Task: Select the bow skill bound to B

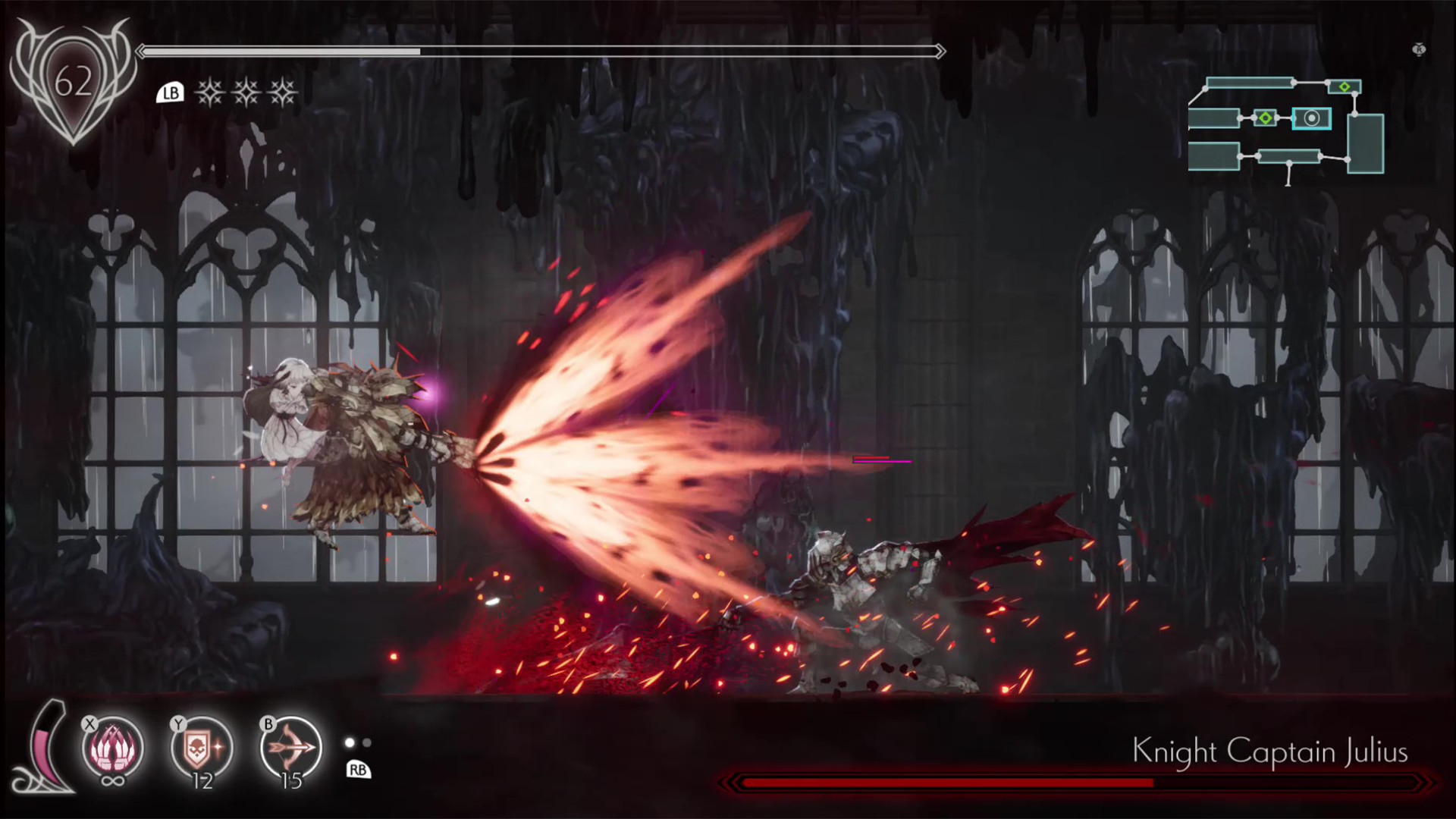Action: (287, 746)
